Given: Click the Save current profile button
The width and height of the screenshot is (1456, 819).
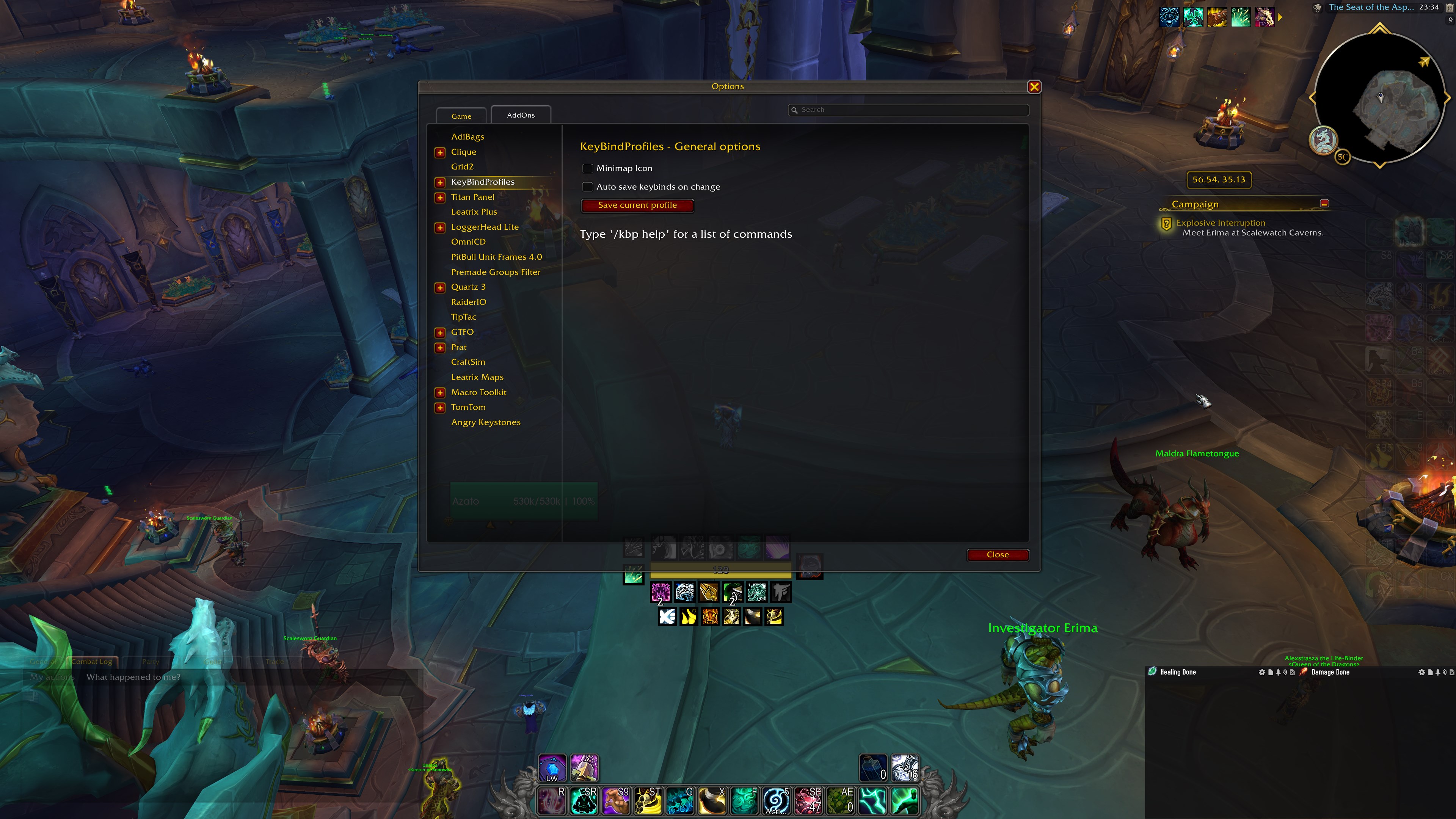Looking at the screenshot, I should tap(637, 205).
